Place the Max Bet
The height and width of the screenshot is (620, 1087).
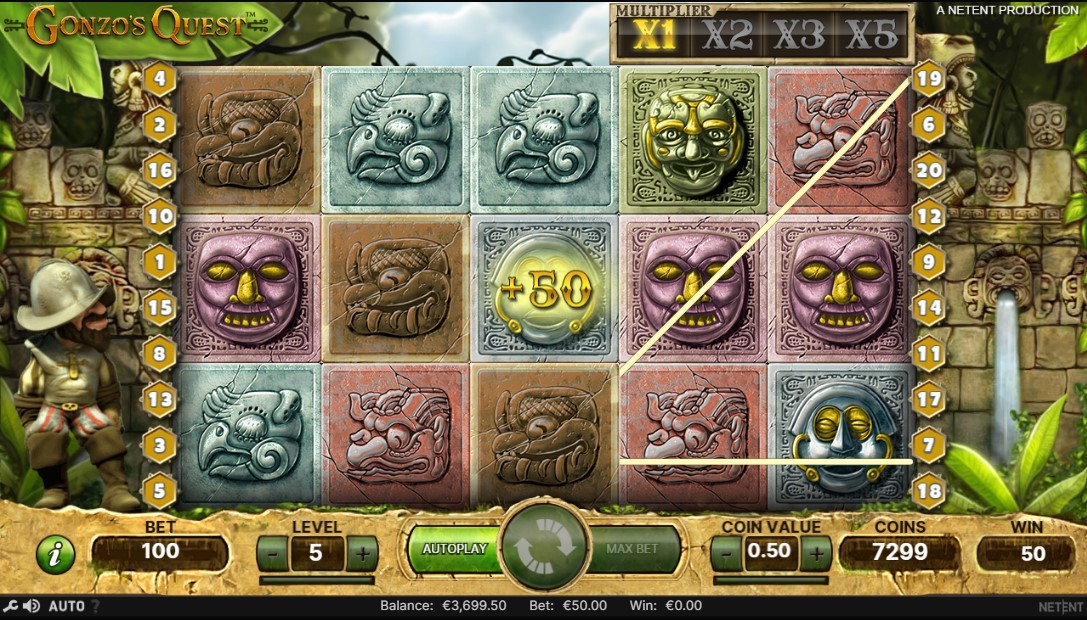[633, 549]
